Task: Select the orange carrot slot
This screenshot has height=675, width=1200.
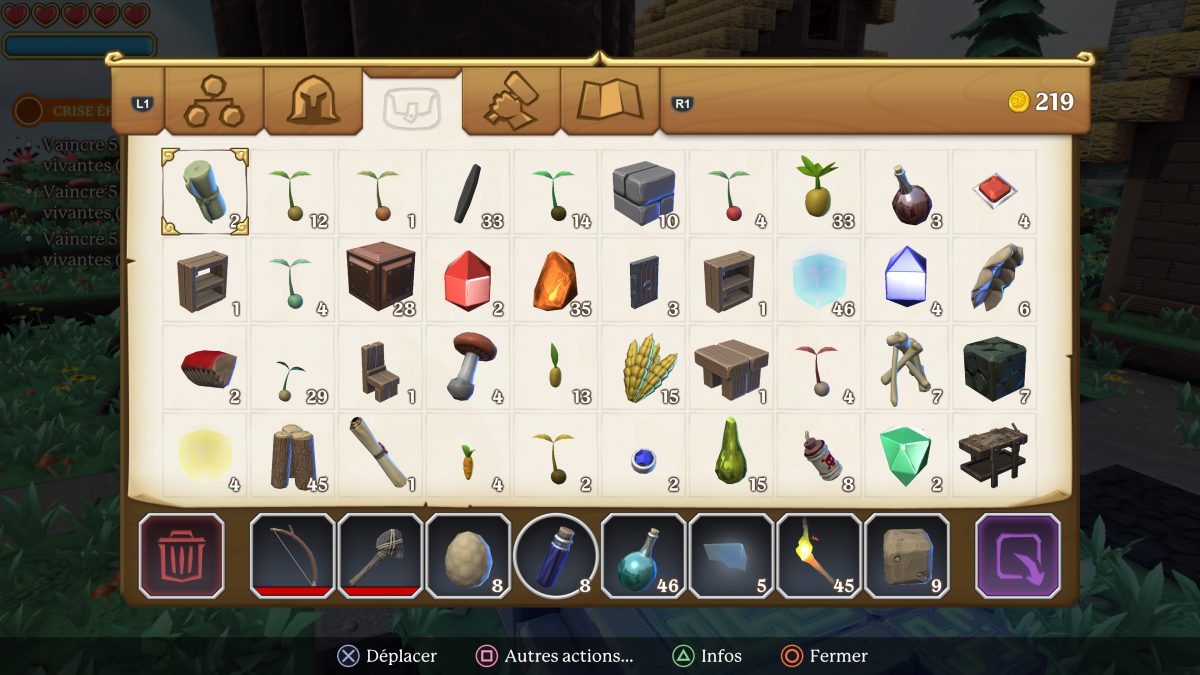Action: (x=468, y=455)
